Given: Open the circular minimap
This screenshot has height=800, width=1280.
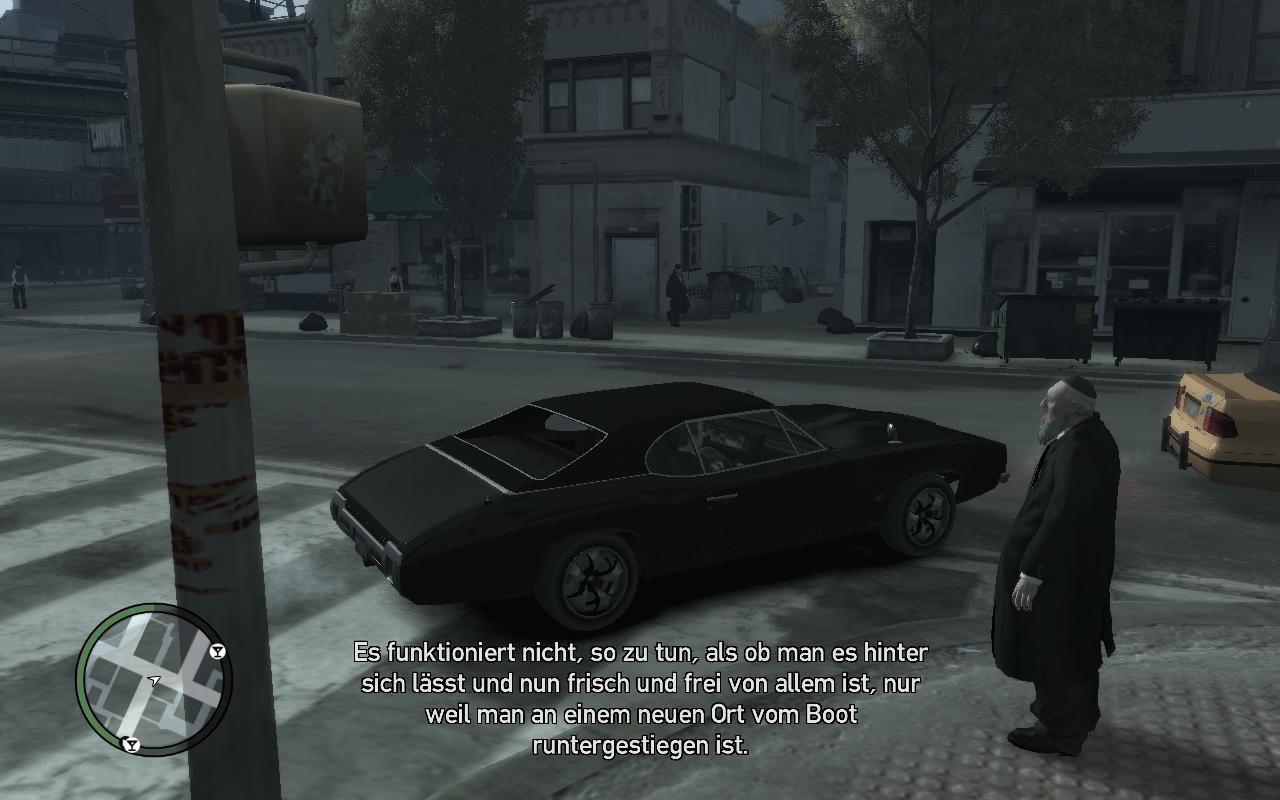Looking at the screenshot, I should pyautogui.click(x=153, y=680).
